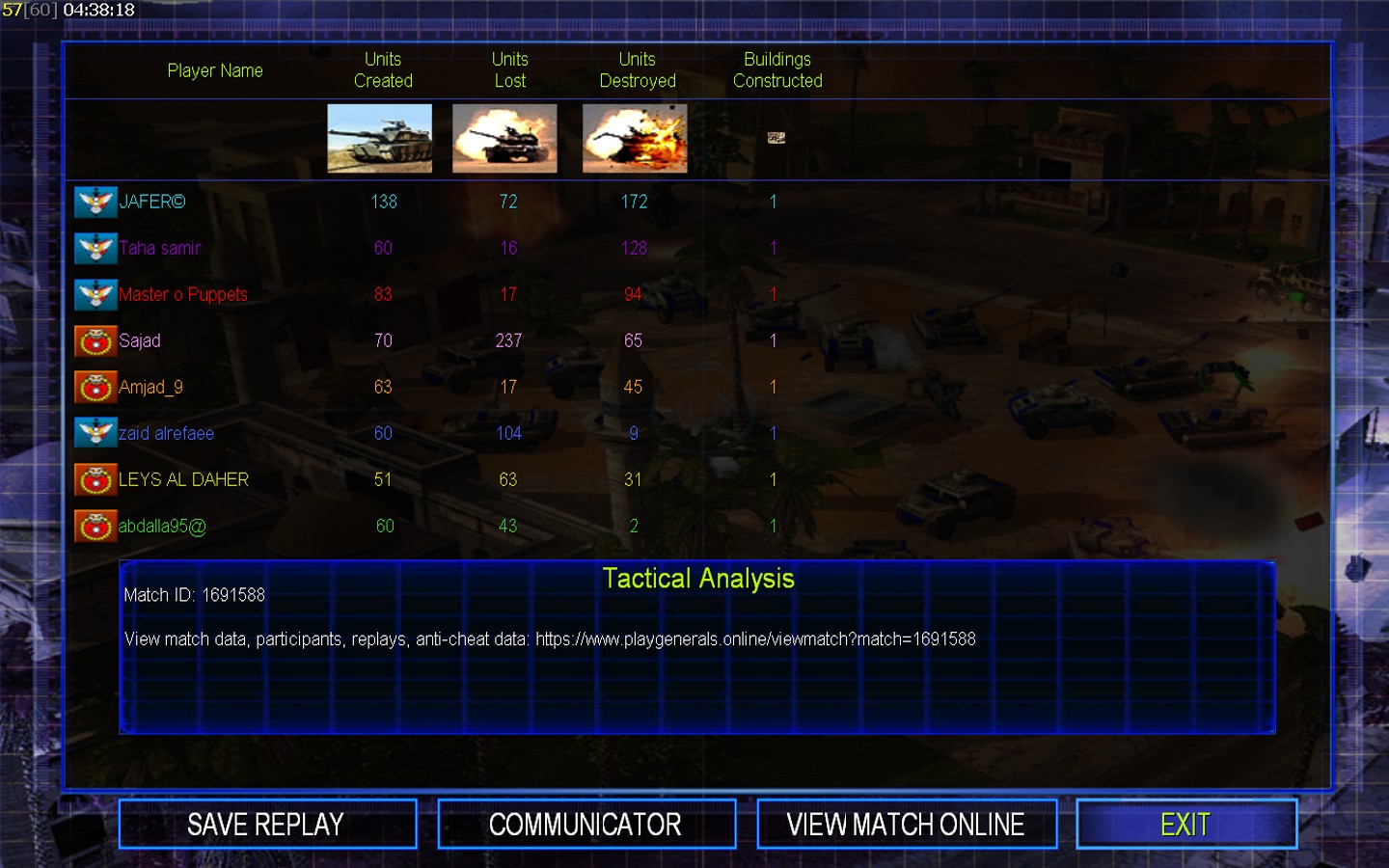Select zaid alrefaee's row
This screenshot has width=1389, height=868.
pos(166,433)
